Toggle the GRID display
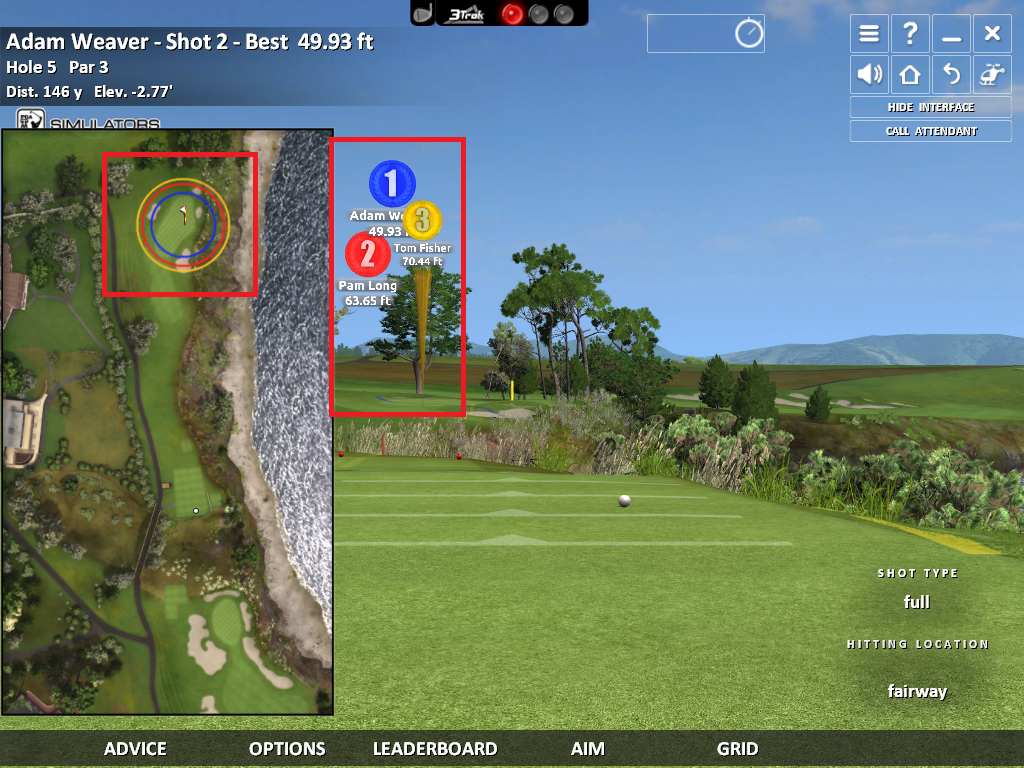1024x768 pixels. coord(737,748)
